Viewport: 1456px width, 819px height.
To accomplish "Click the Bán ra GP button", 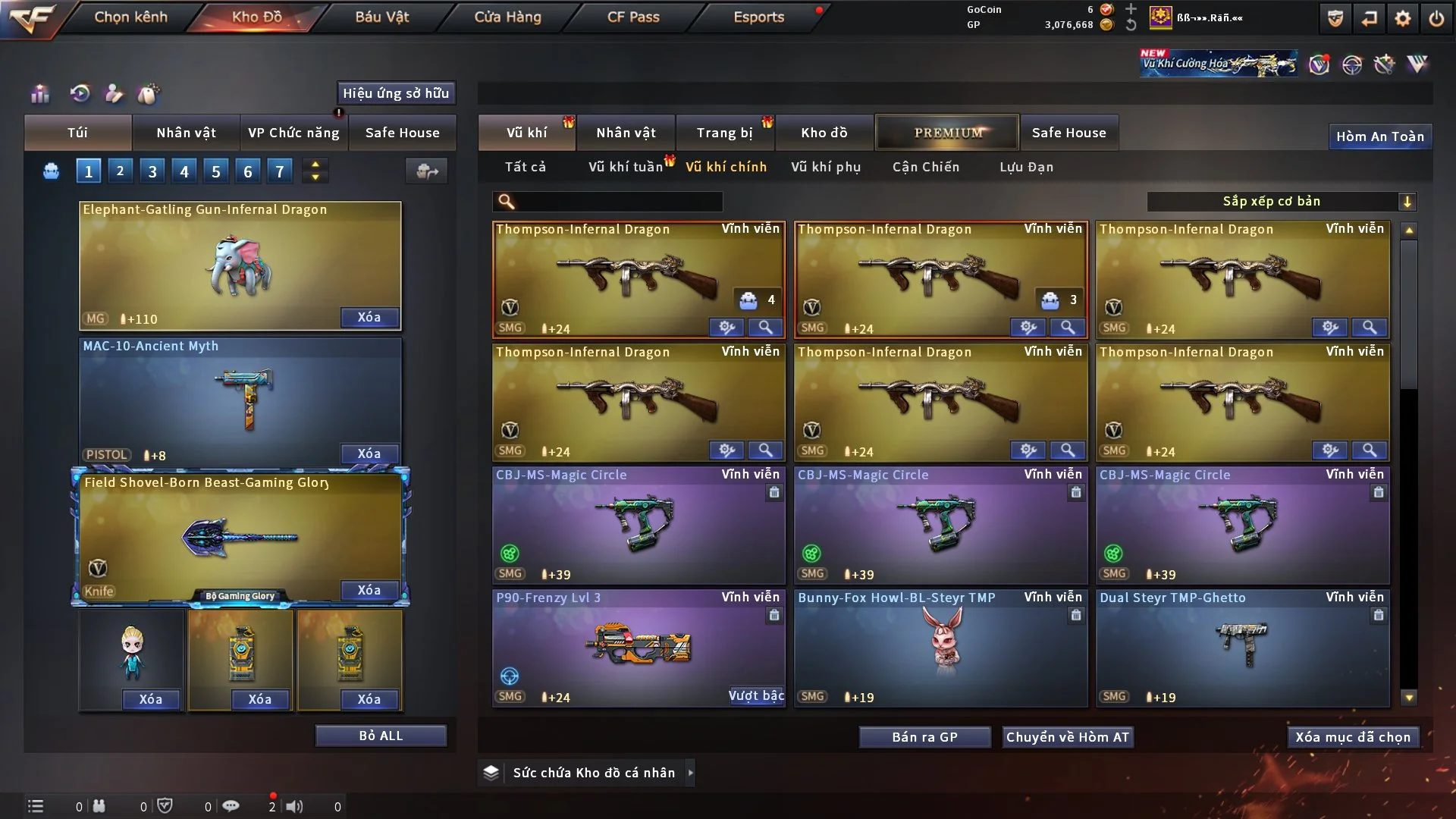I will (924, 737).
